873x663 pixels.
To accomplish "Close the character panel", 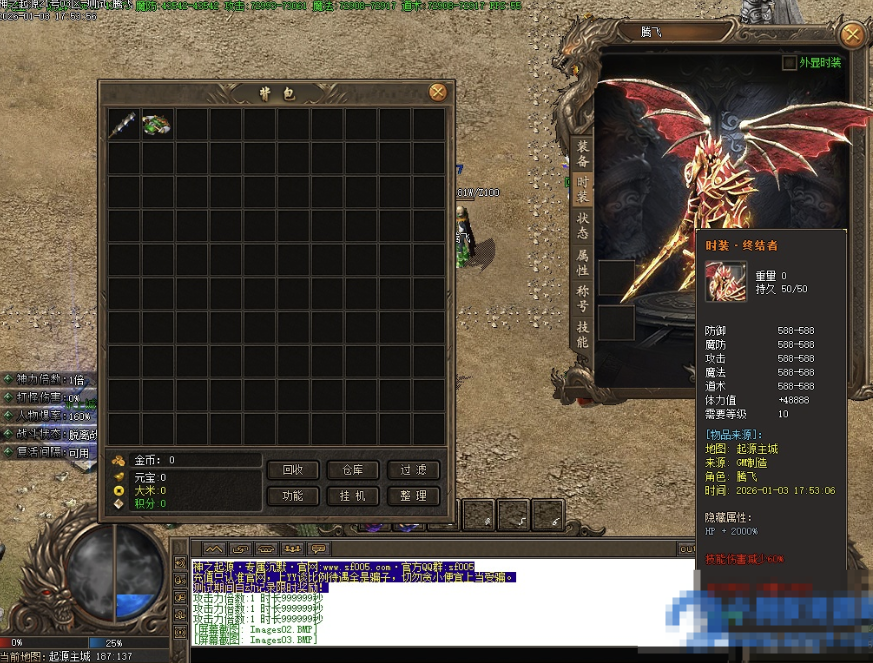I will tap(852, 35).
